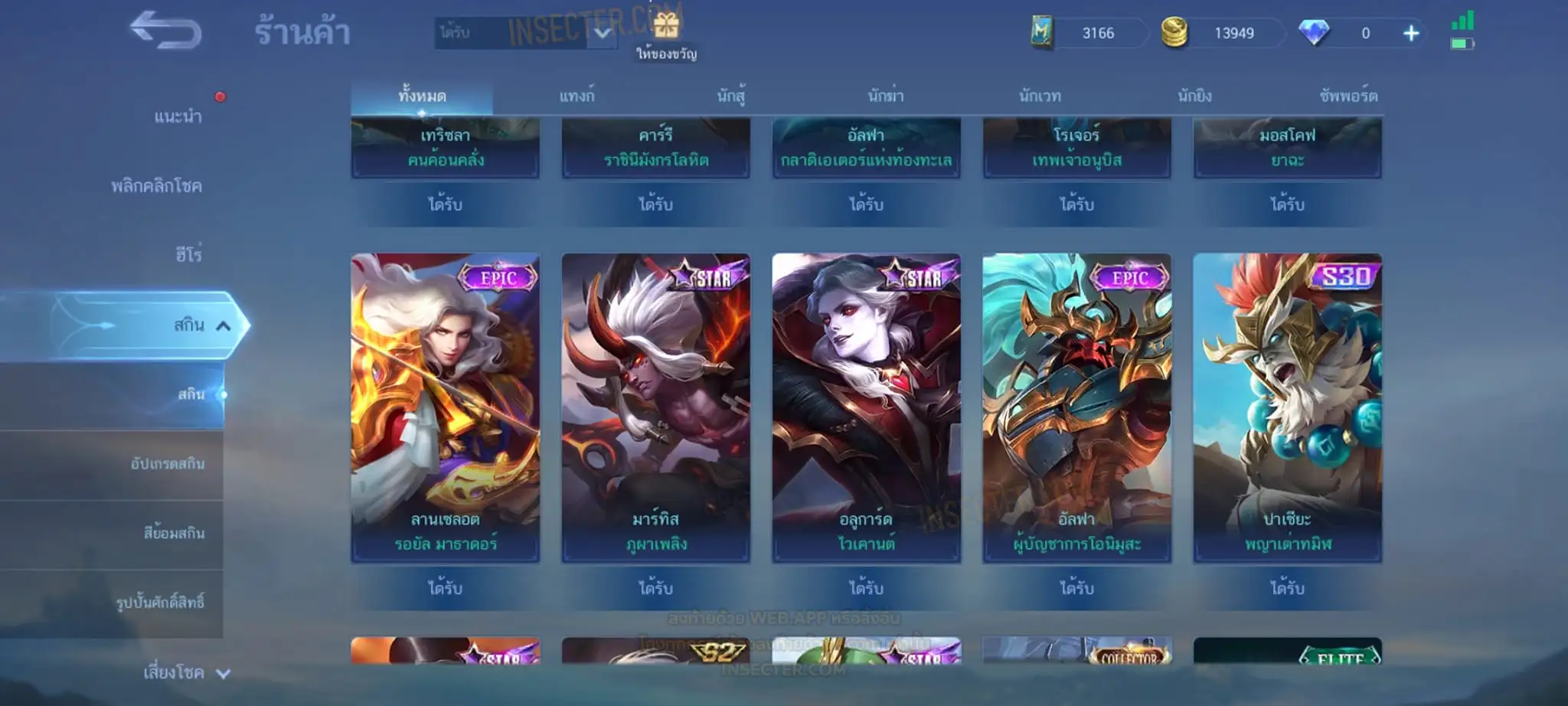Click ได้รับ under the มาร์ทิส skin

pos(655,588)
